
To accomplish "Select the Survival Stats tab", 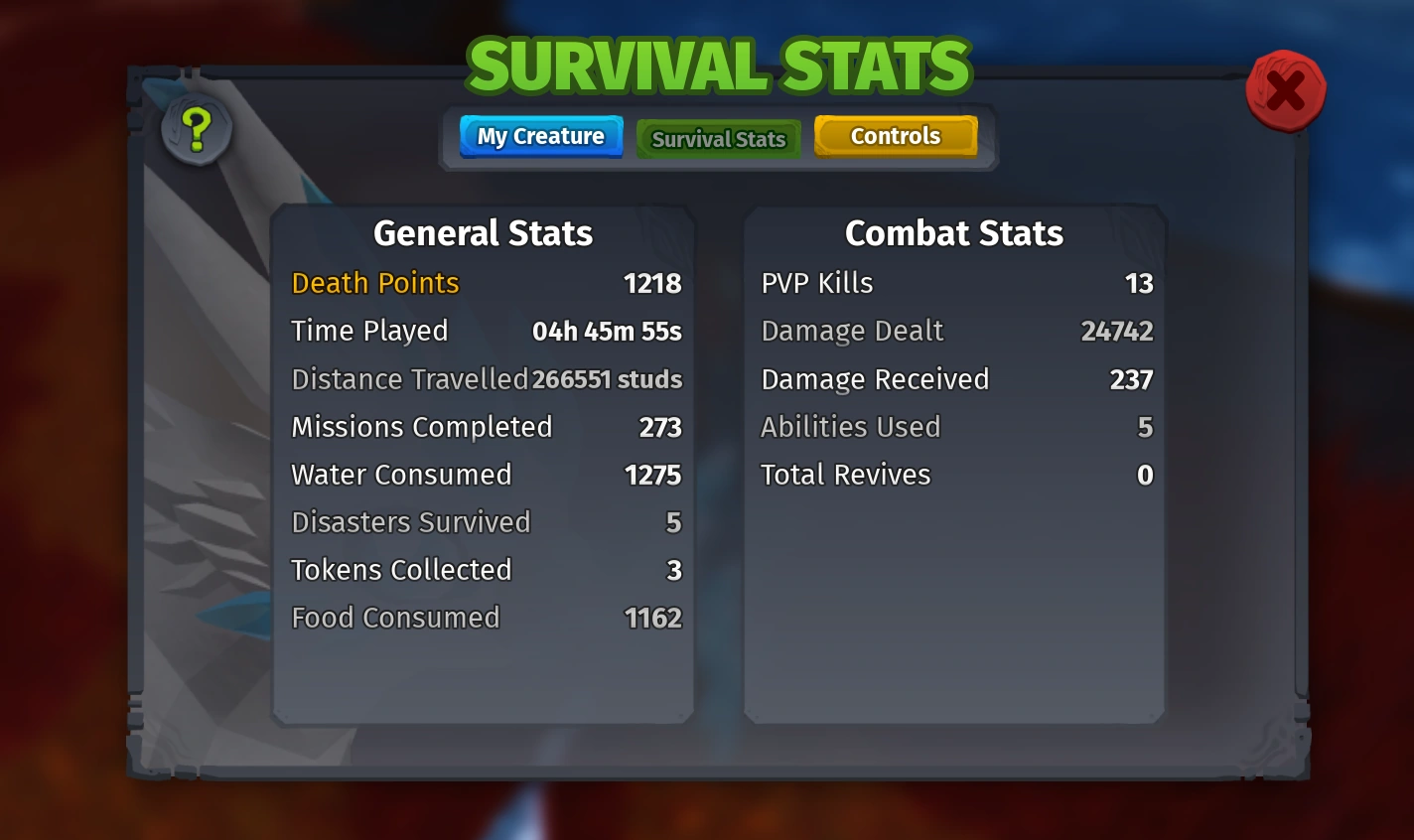I will [x=718, y=139].
